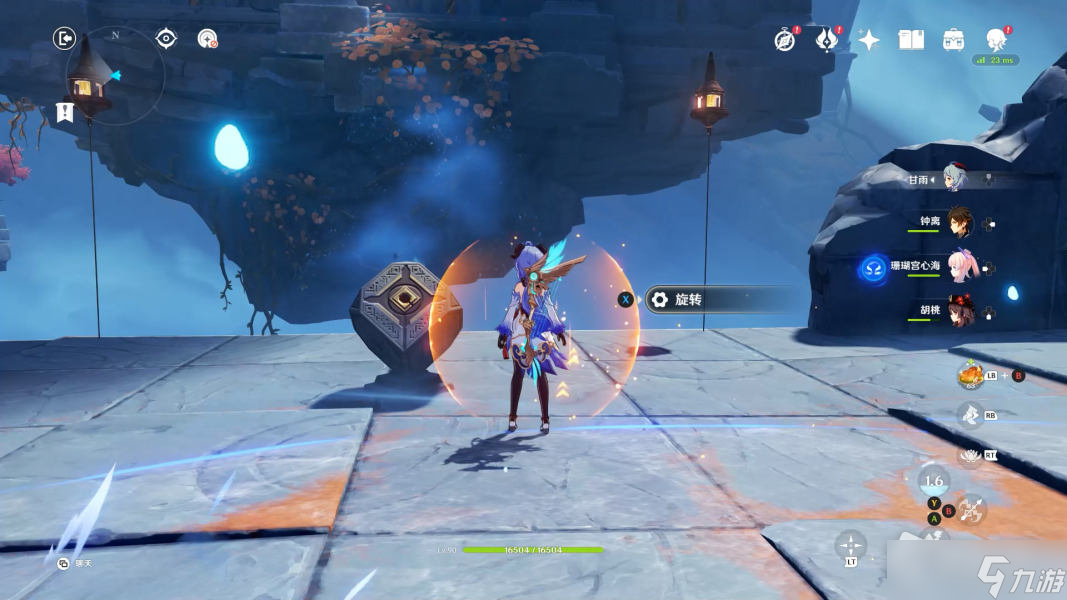Switch to party member 钟离

[x=959, y=223]
